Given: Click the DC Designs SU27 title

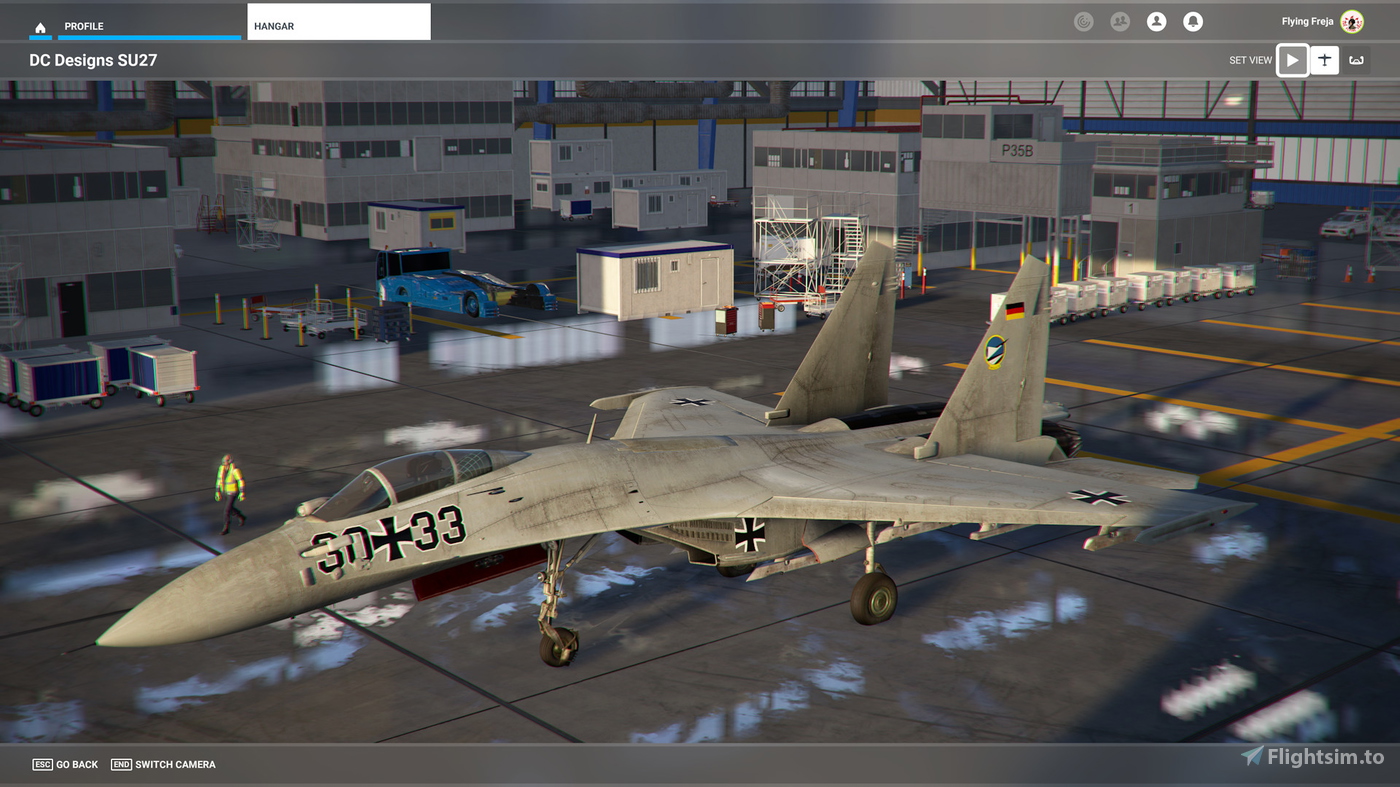Looking at the screenshot, I should [93, 60].
